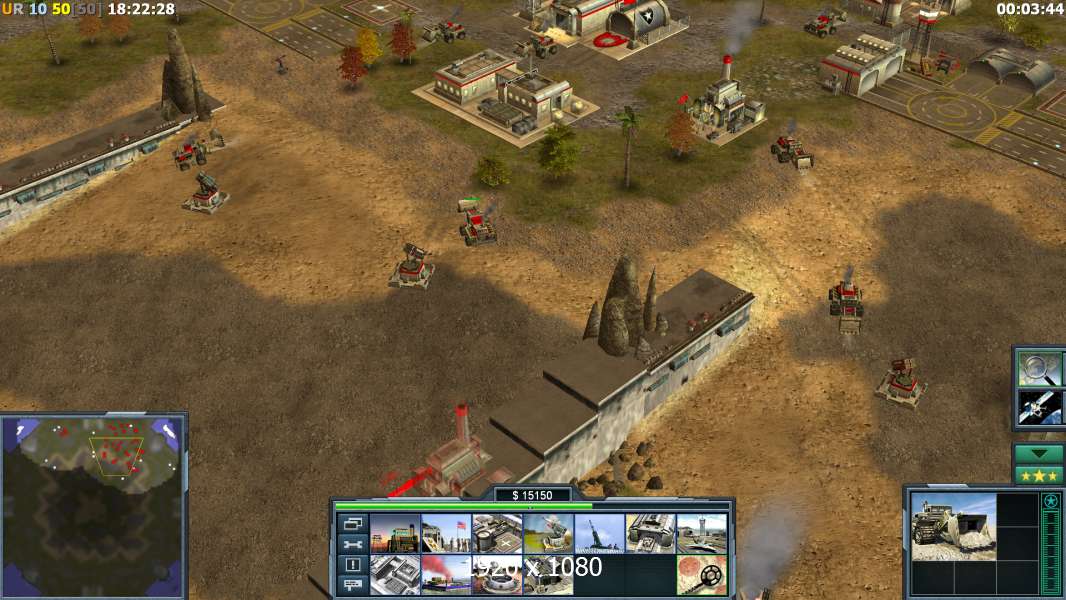This screenshot has width=1066, height=600.
Task: Select the bulldozer unit portrait
Action: click(x=953, y=526)
